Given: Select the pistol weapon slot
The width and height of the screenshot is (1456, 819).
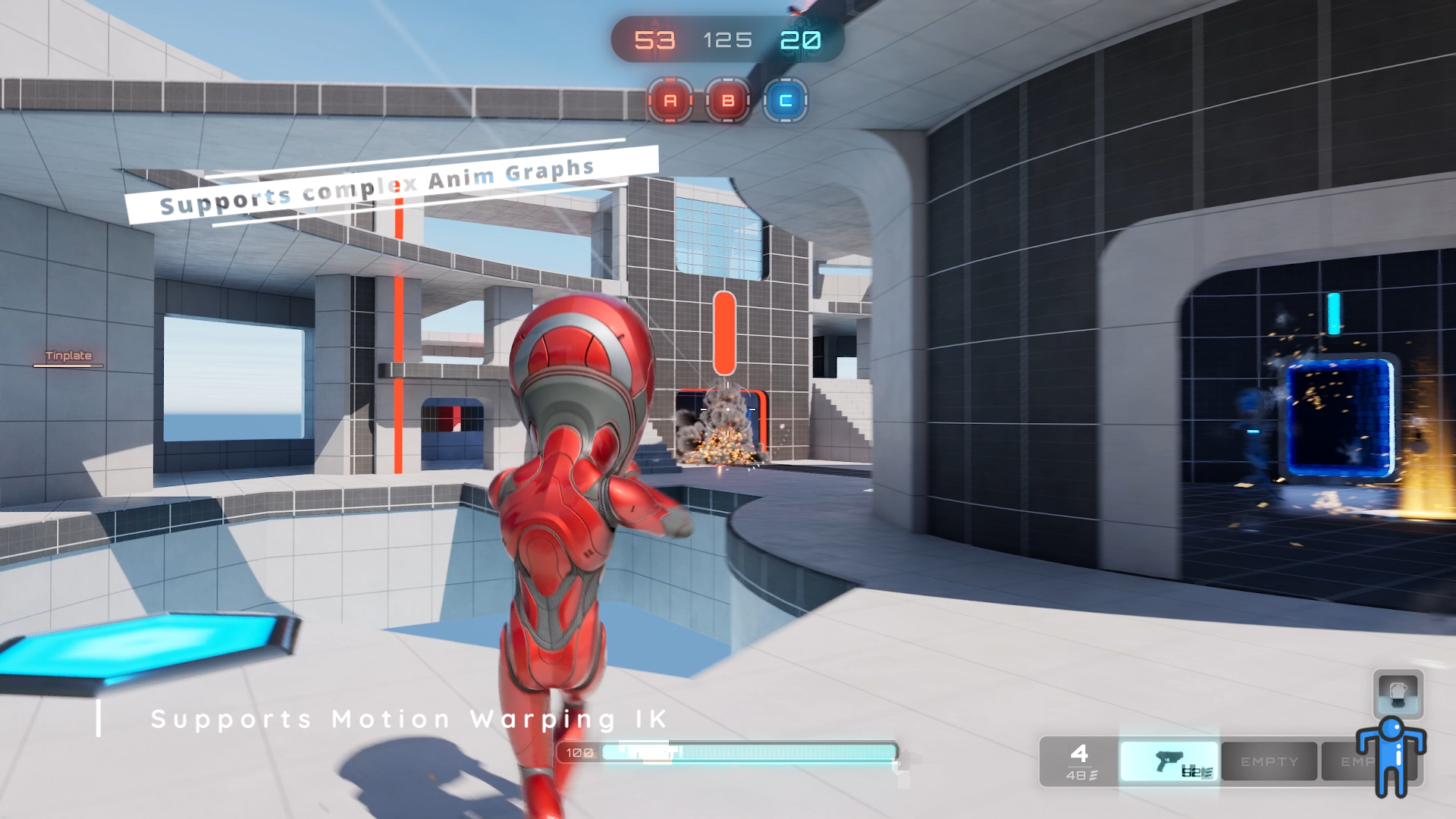Looking at the screenshot, I should point(1169,761).
